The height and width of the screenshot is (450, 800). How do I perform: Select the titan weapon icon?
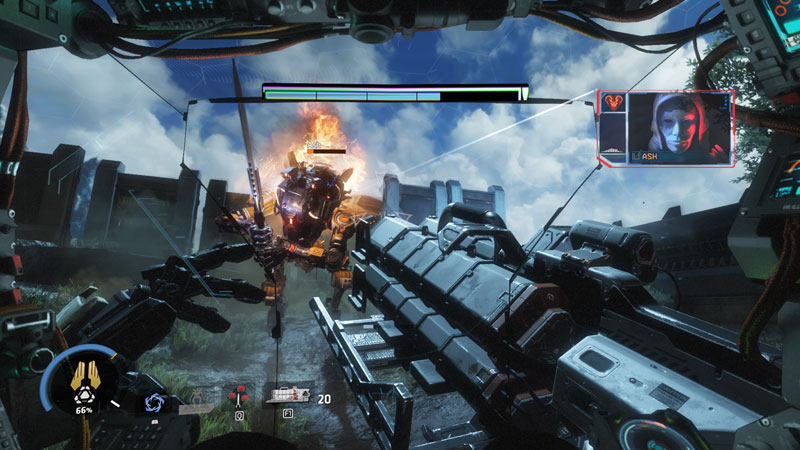click(287, 396)
